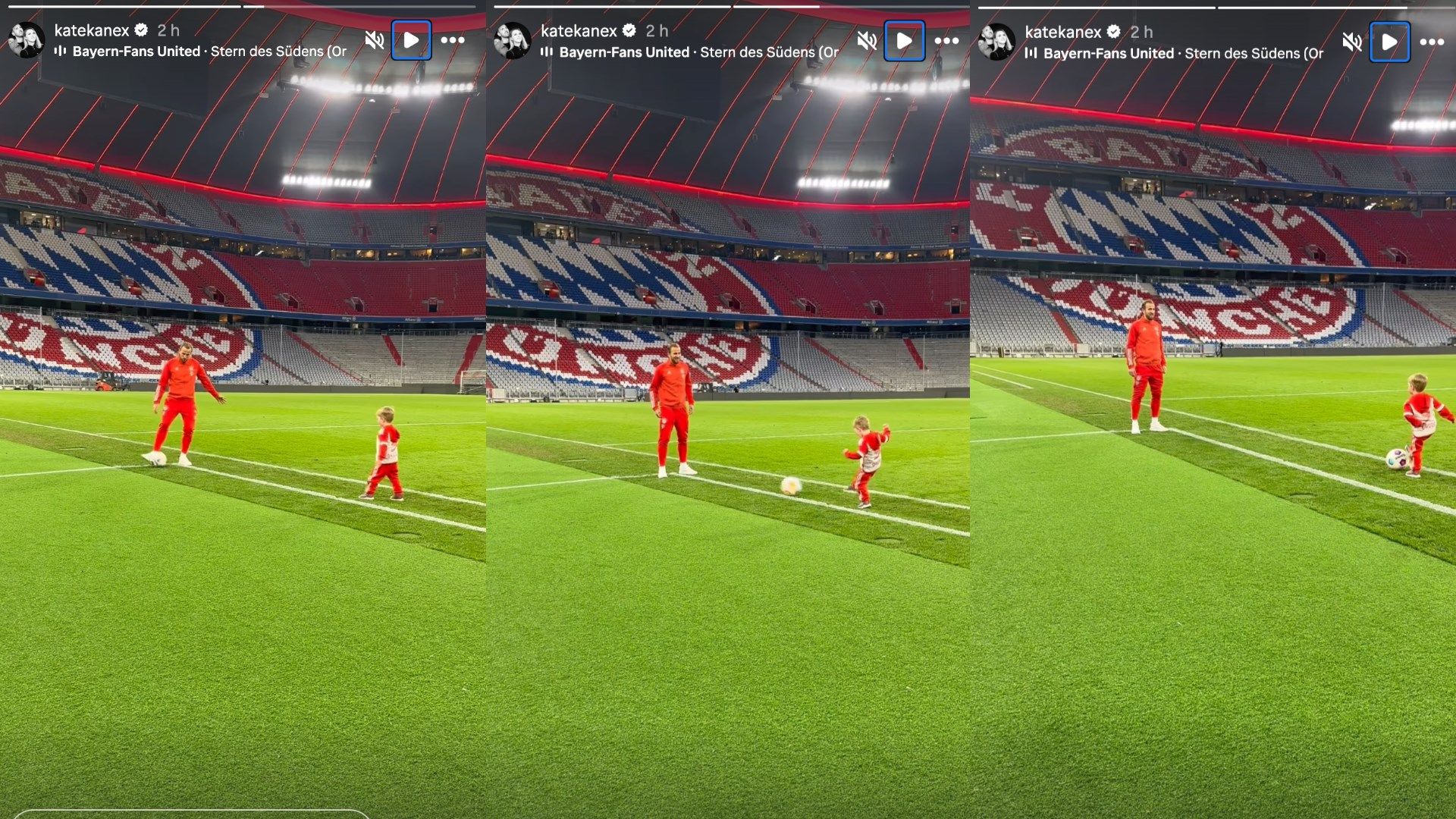Open the three-dot options menu on the left story
The height and width of the screenshot is (819, 1456).
[x=453, y=42]
